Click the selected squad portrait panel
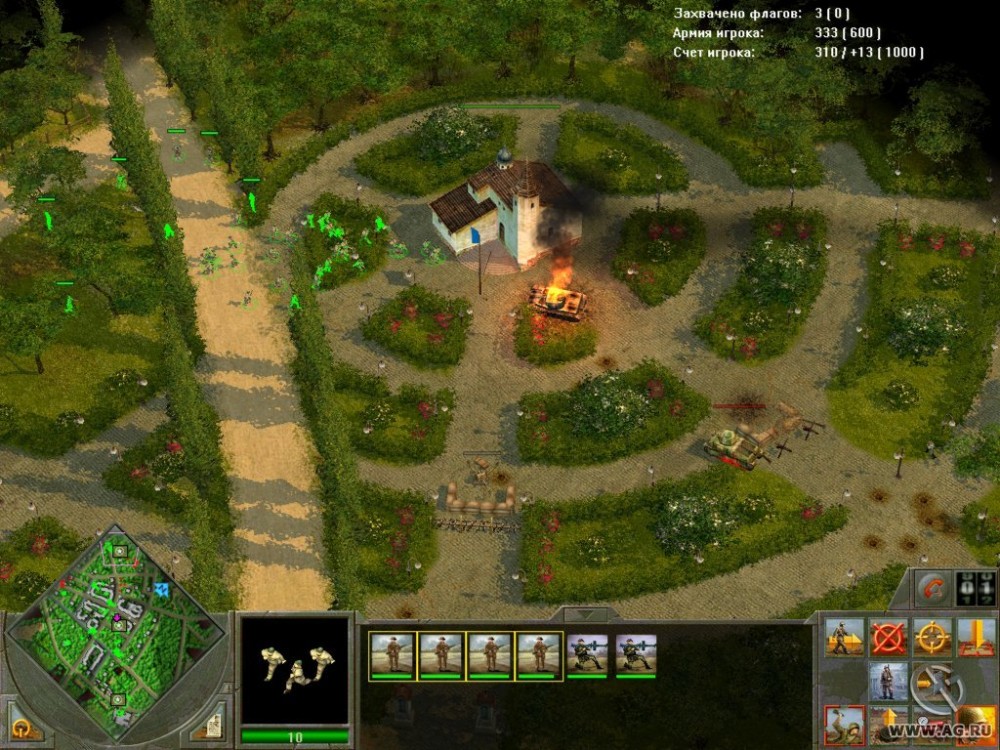This screenshot has width=1000, height=750. (294, 670)
